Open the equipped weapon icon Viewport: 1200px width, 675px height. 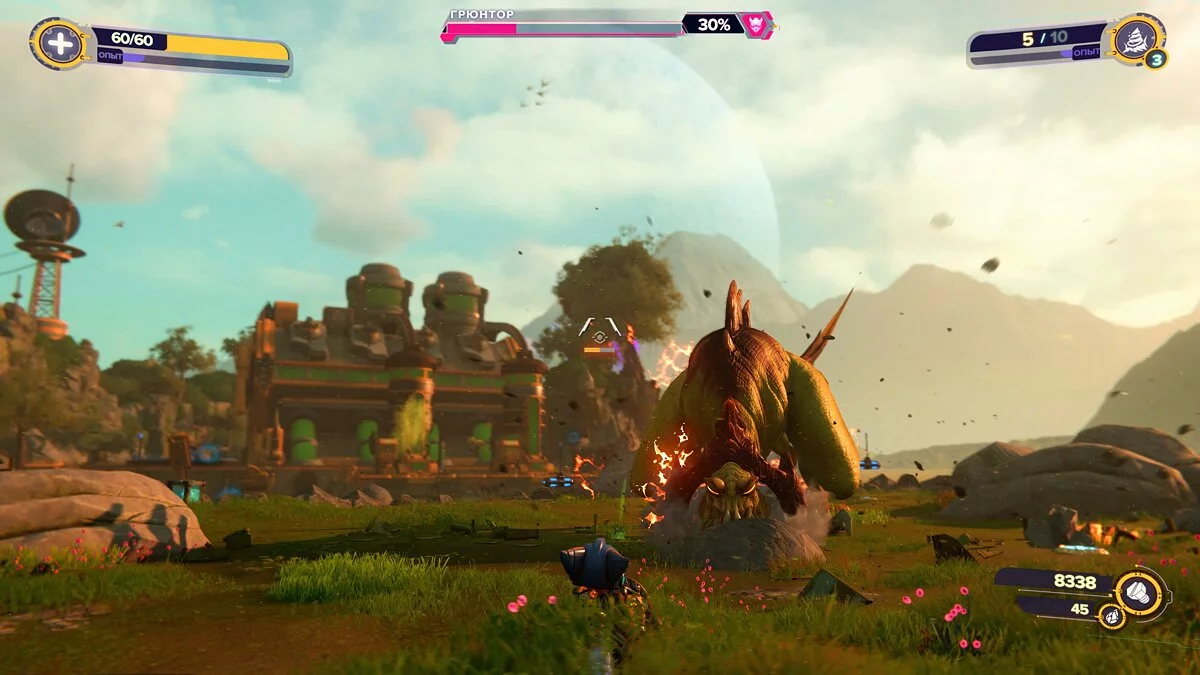(1136, 40)
